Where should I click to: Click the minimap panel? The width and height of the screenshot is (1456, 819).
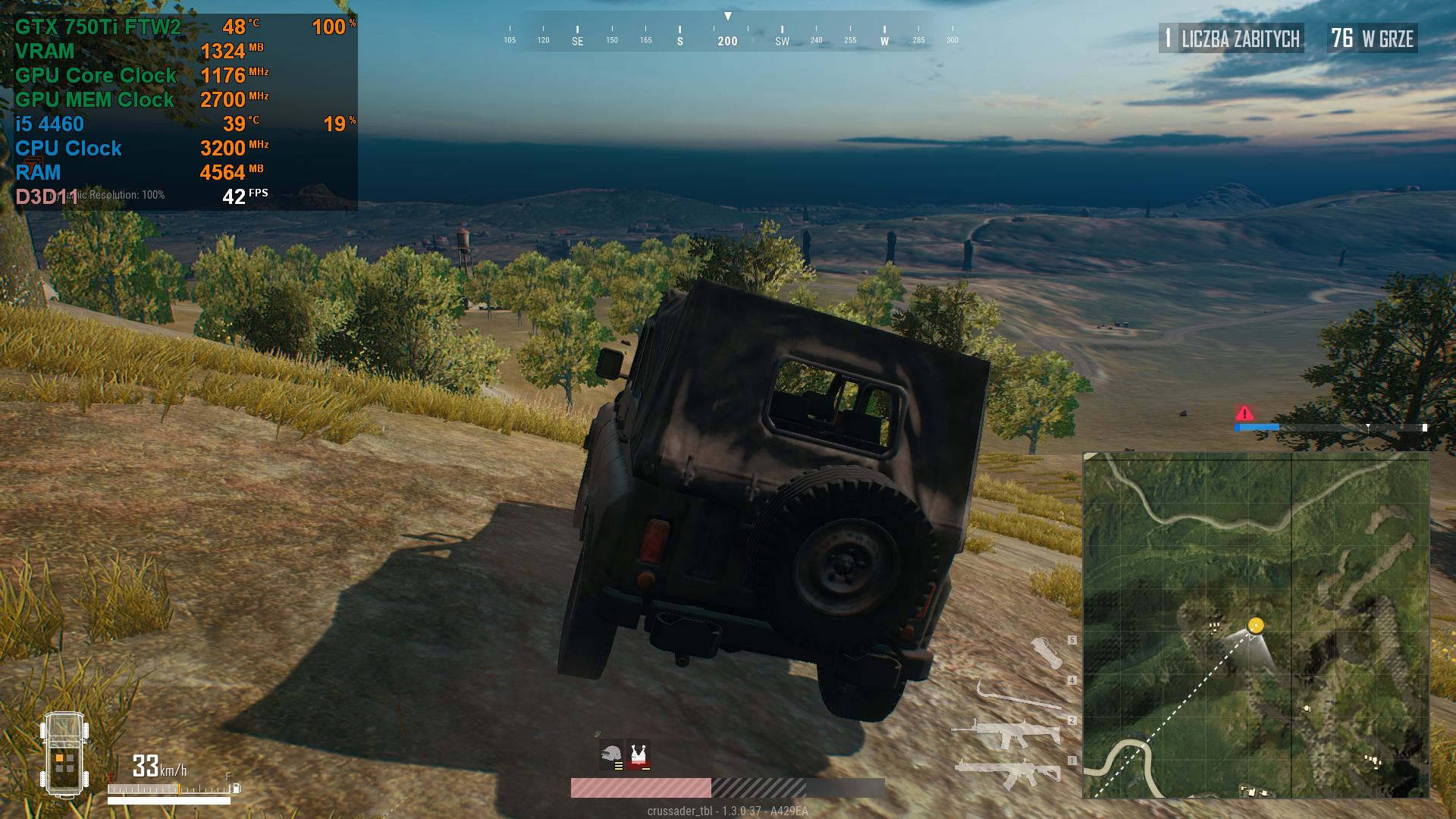point(1256,625)
